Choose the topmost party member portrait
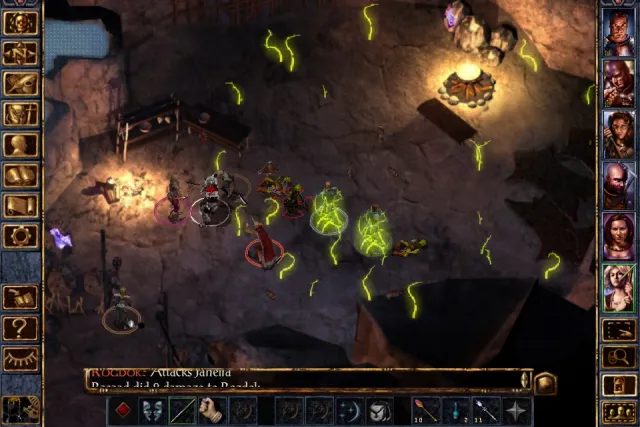Viewport: 640px width, 427px height. [x=617, y=33]
